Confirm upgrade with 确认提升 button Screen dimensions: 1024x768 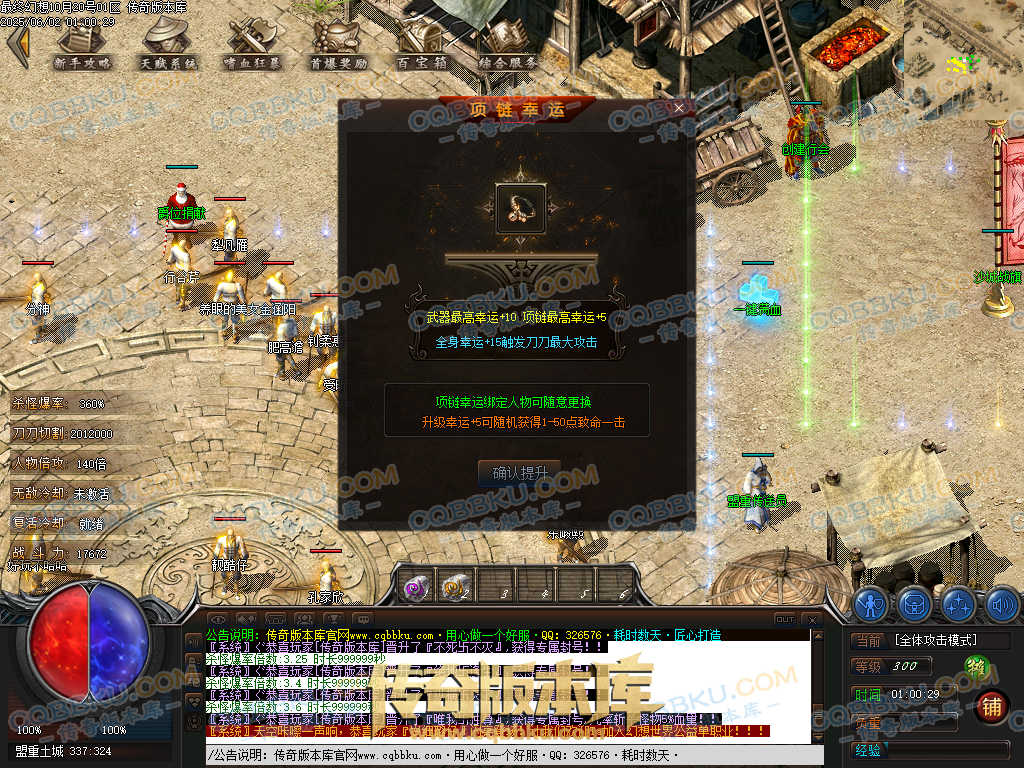[x=519, y=473]
